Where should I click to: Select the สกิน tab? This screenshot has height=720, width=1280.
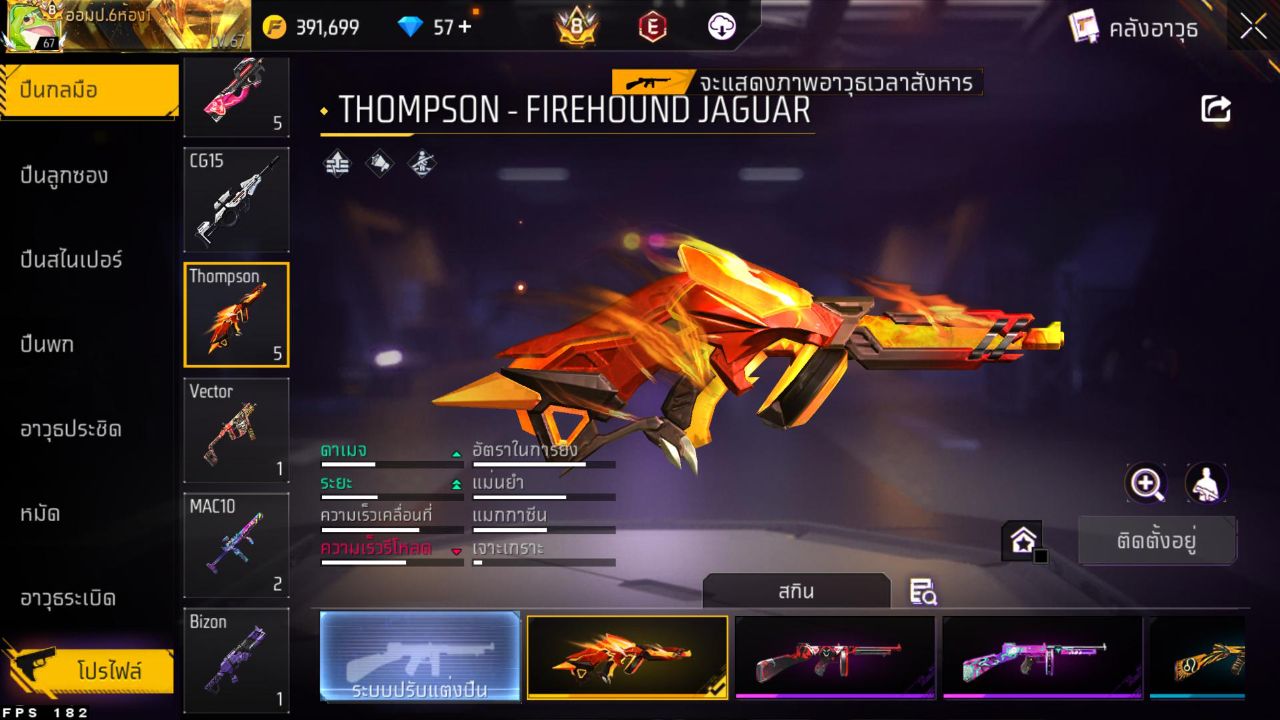797,591
